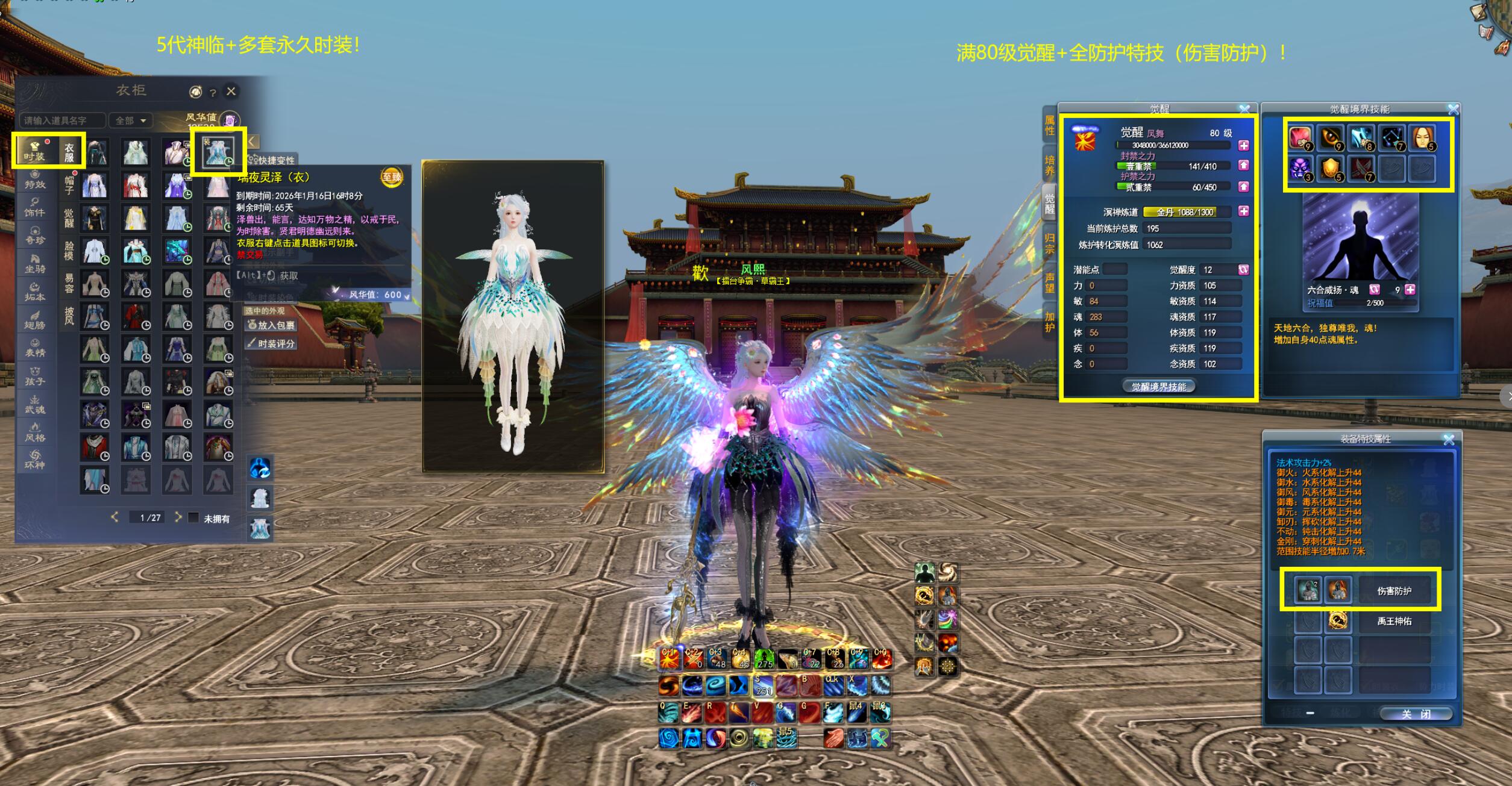Open the 声望 side tab
The width and height of the screenshot is (1512, 786).
click(1050, 282)
